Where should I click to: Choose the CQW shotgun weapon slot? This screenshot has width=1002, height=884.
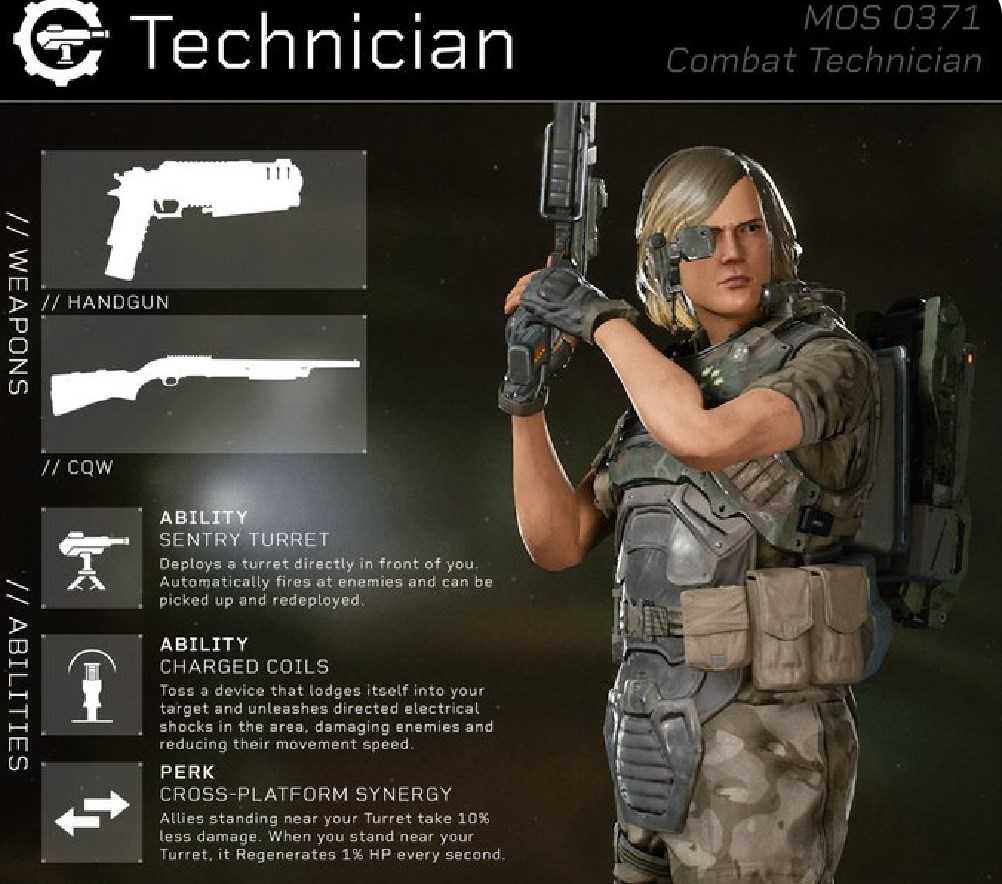(203, 383)
